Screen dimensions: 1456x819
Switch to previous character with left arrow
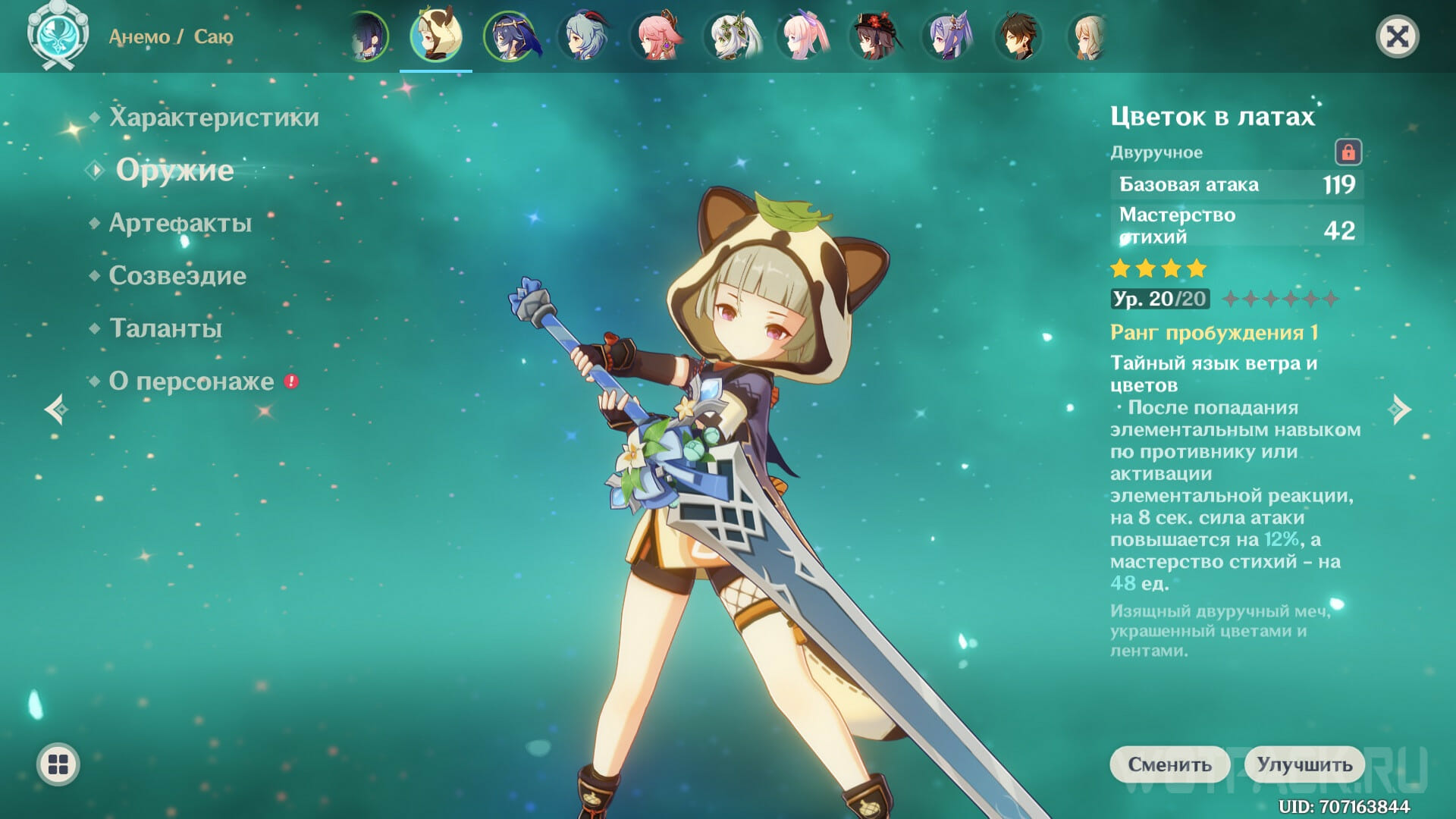[55, 409]
